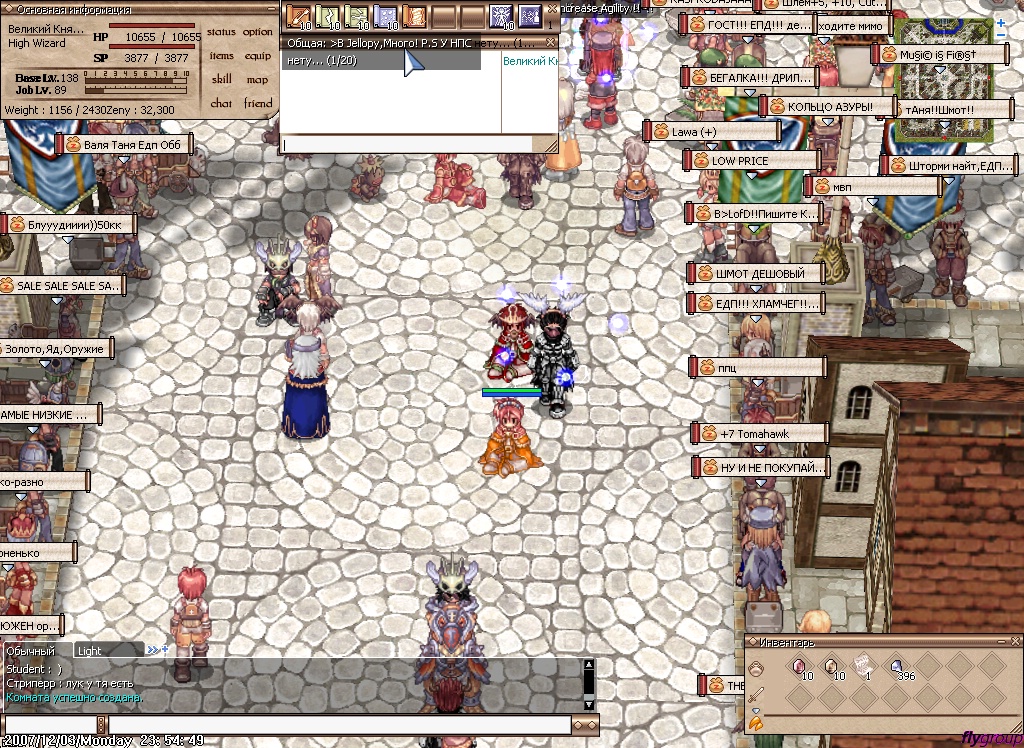
Task: Open the equip window
Action: [257, 57]
